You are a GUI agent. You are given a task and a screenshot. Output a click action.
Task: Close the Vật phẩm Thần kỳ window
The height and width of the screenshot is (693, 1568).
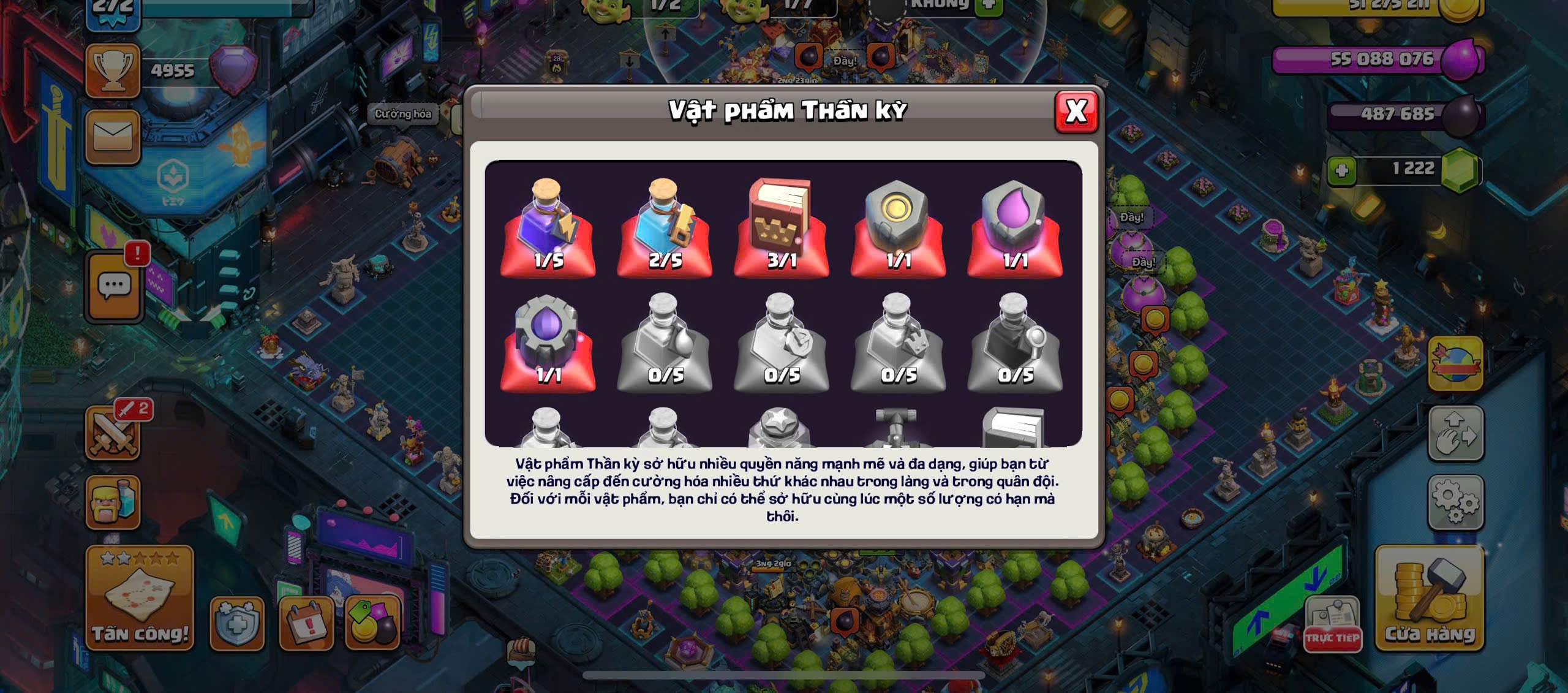(x=1076, y=112)
